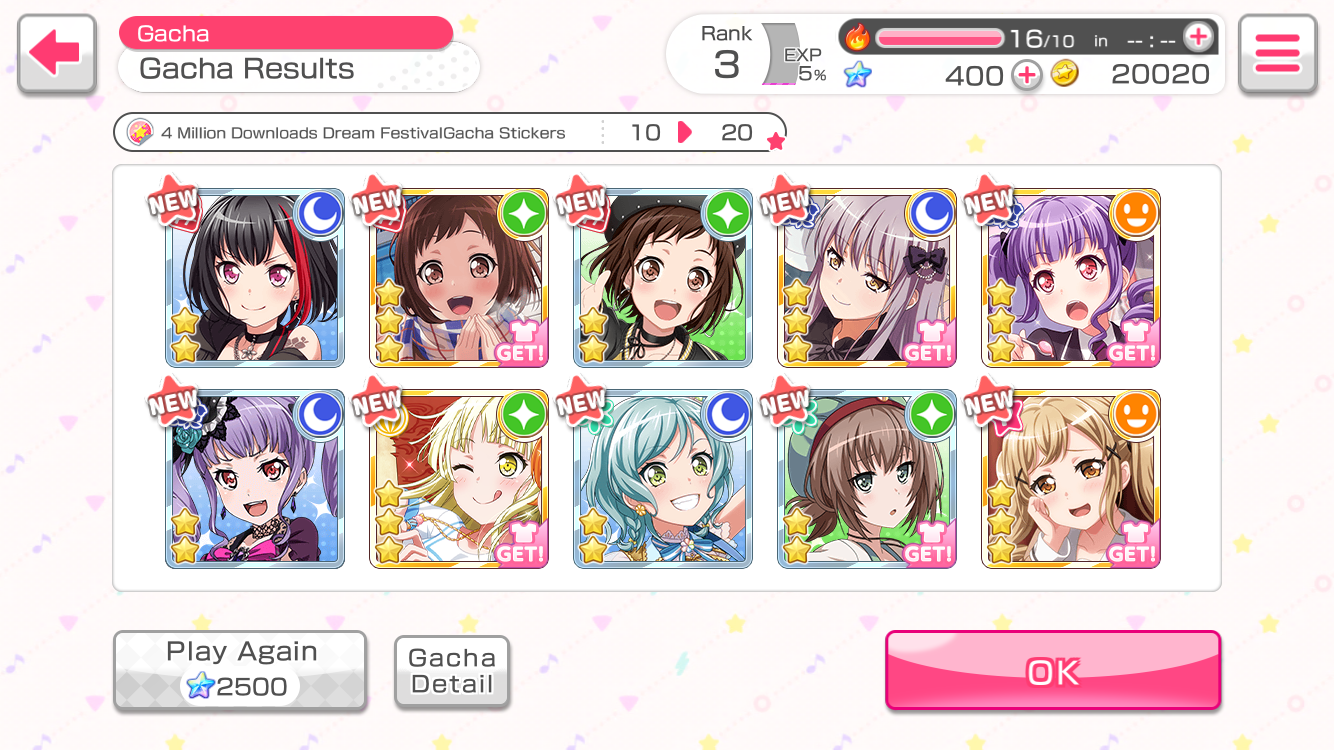Select the purple twin-tail card with moon icon
This screenshot has width=1334, height=750.
[x=255, y=480]
